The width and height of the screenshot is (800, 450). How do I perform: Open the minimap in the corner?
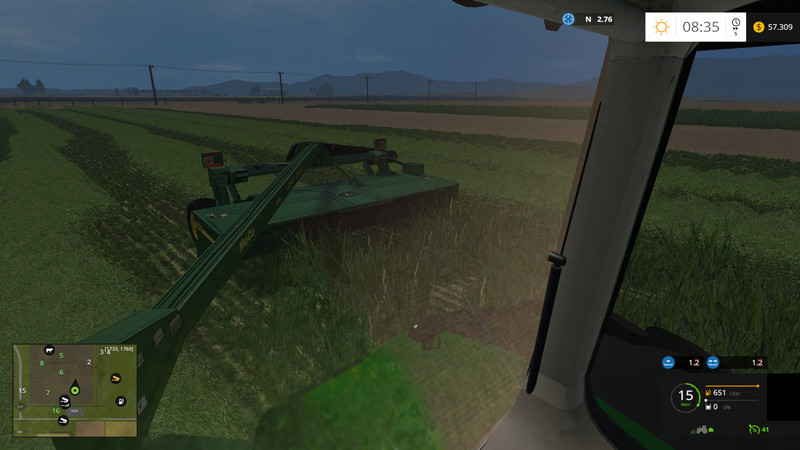pos(75,390)
